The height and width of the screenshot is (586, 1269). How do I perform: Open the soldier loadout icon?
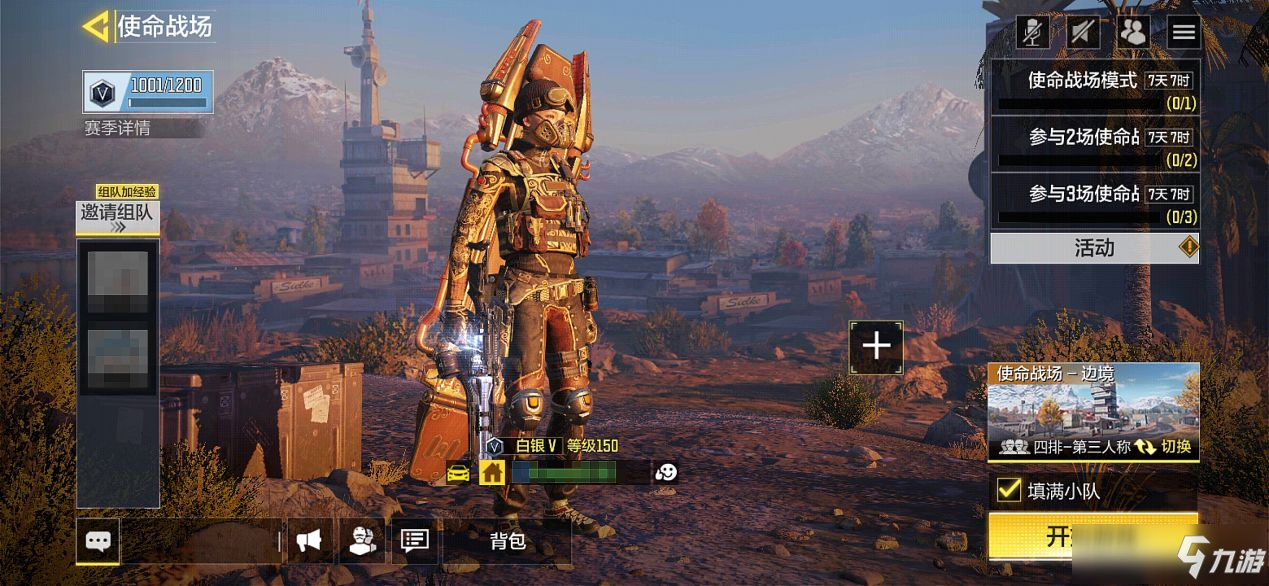pos(362,542)
